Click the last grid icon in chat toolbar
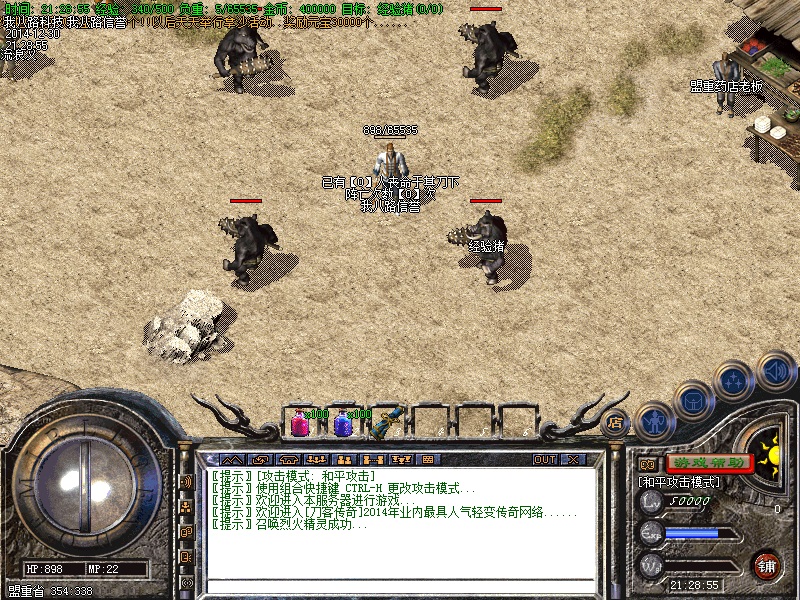The height and width of the screenshot is (600, 800). click(427, 459)
